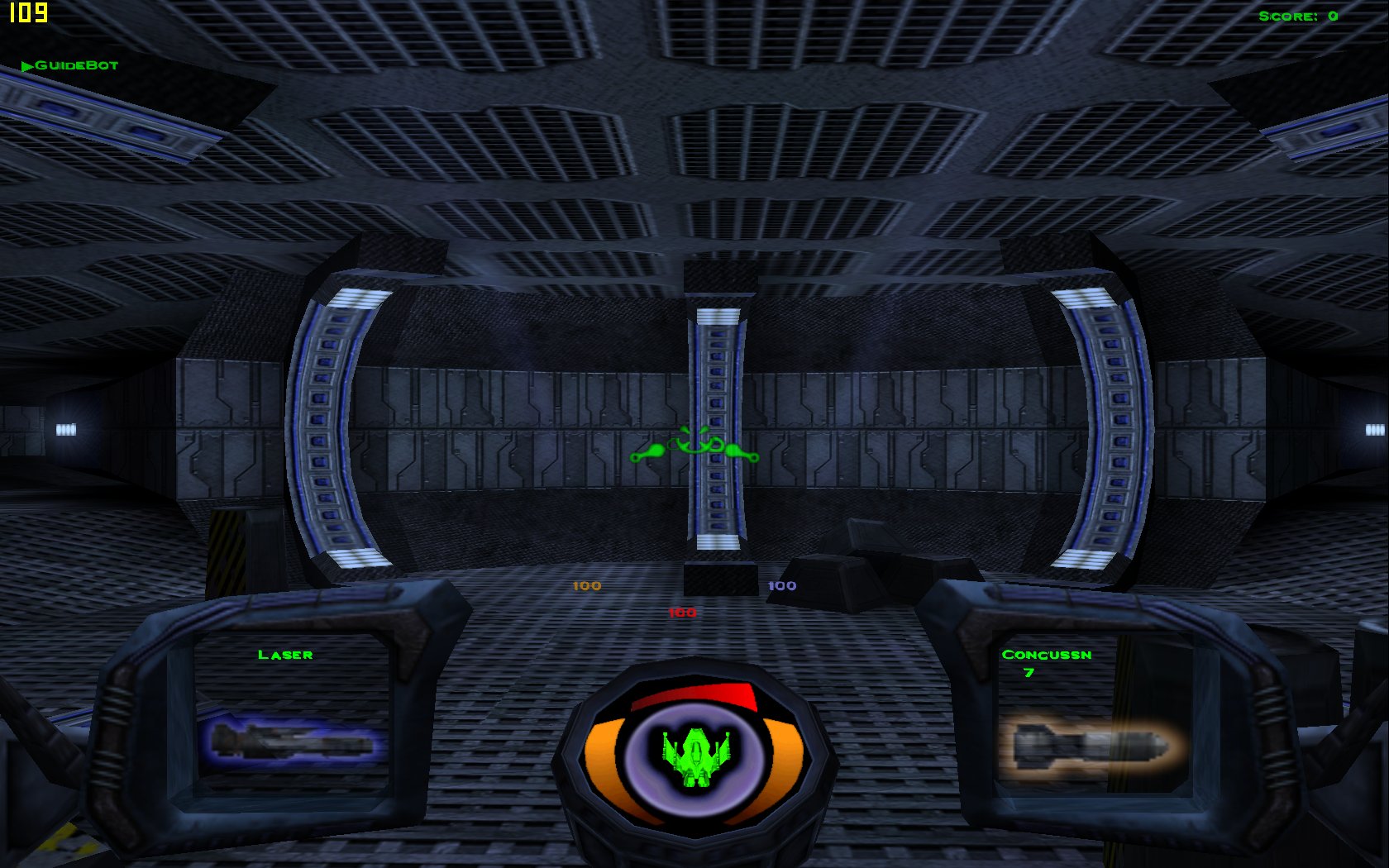This screenshot has height=868, width=1389.
Task: Select the Concussn label above the missile display
Action: pyautogui.click(x=1048, y=654)
